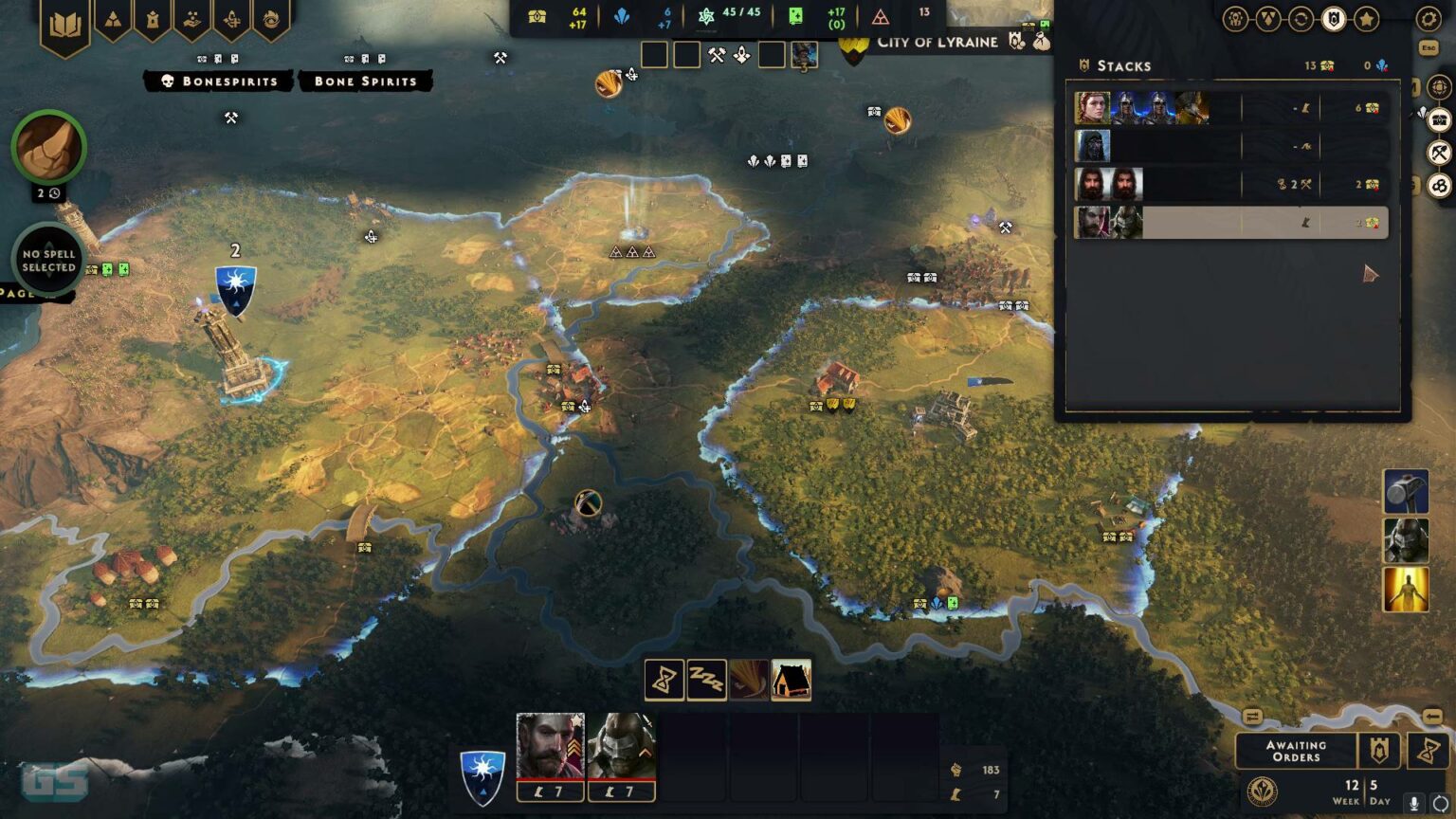Click the globe icon below the settings gear
The height and width of the screenshot is (819, 1456).
coord(1439,87)
